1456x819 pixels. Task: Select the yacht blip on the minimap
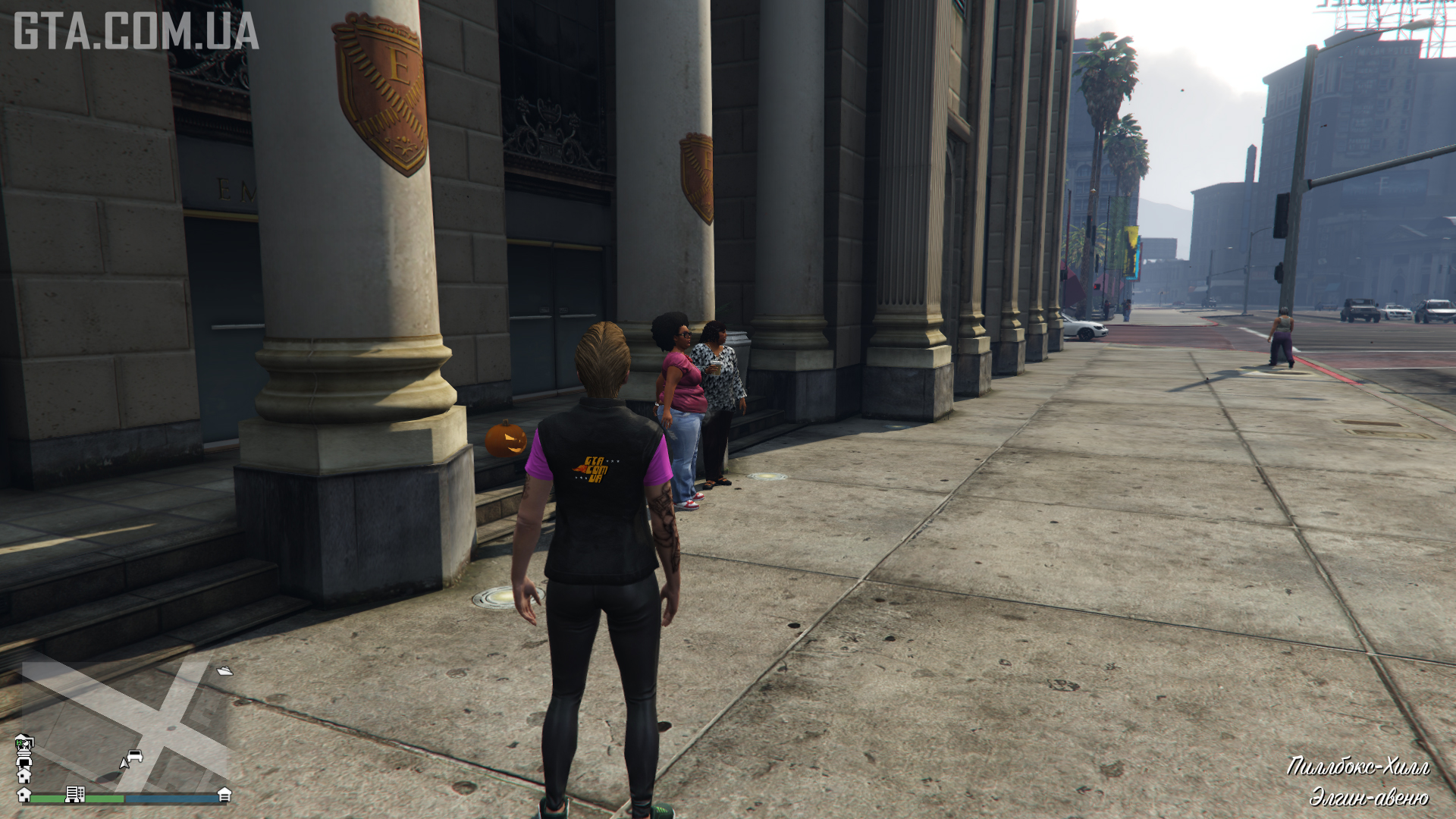pos(224,670)
